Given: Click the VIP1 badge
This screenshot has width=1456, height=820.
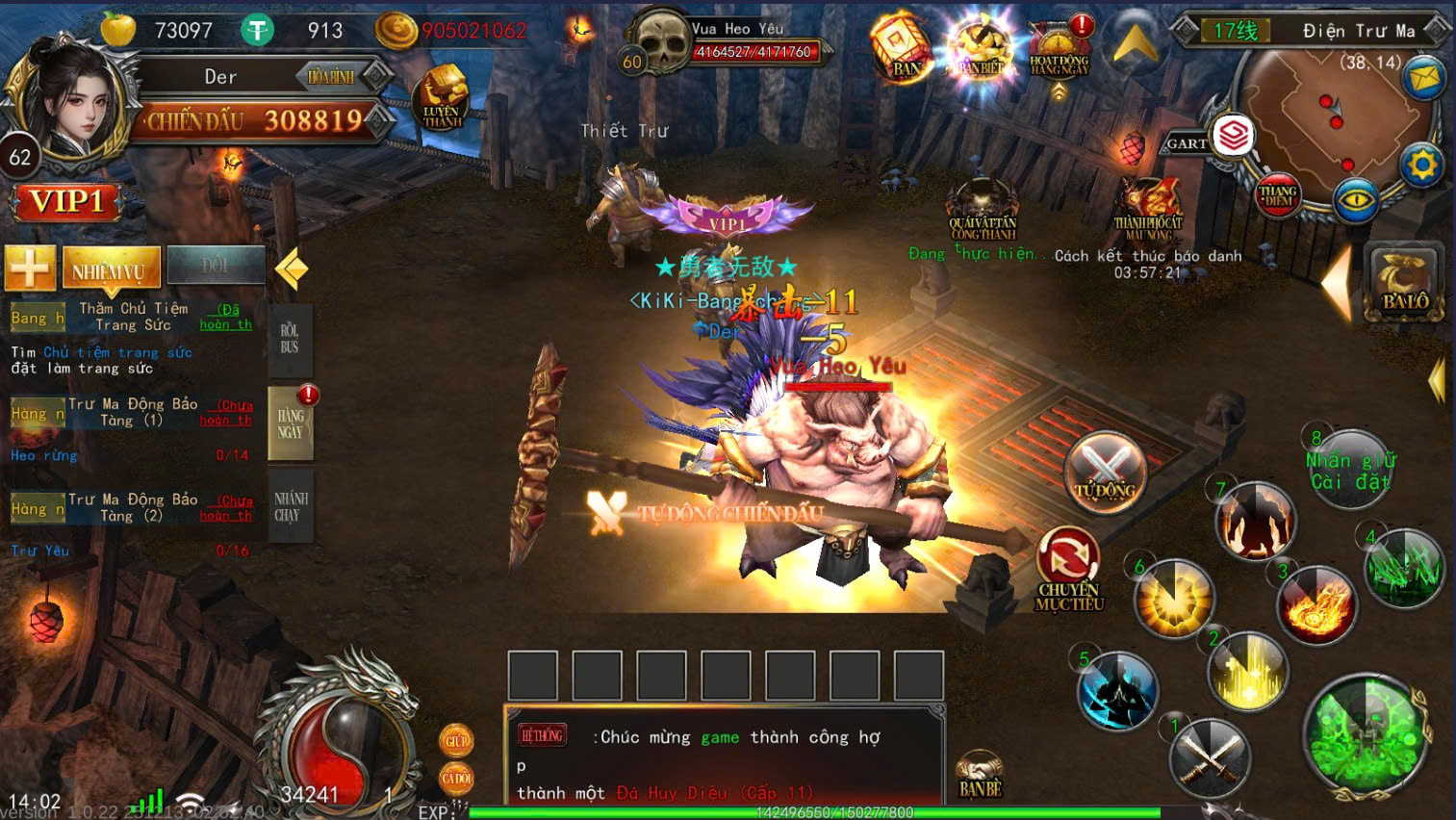Looking at the screenshot, I should (66, 202).
